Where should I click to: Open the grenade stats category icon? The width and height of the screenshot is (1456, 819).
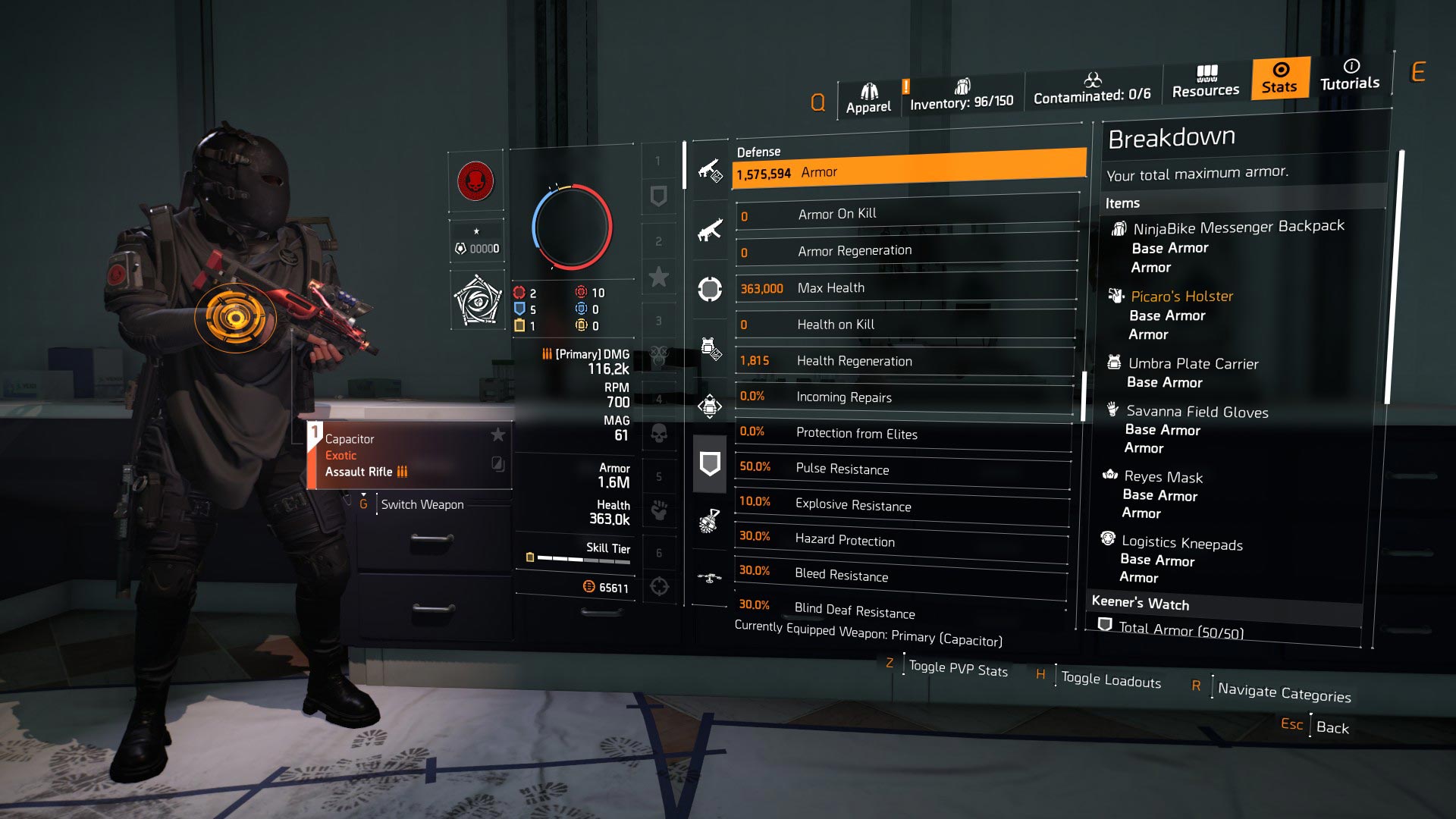709,522
